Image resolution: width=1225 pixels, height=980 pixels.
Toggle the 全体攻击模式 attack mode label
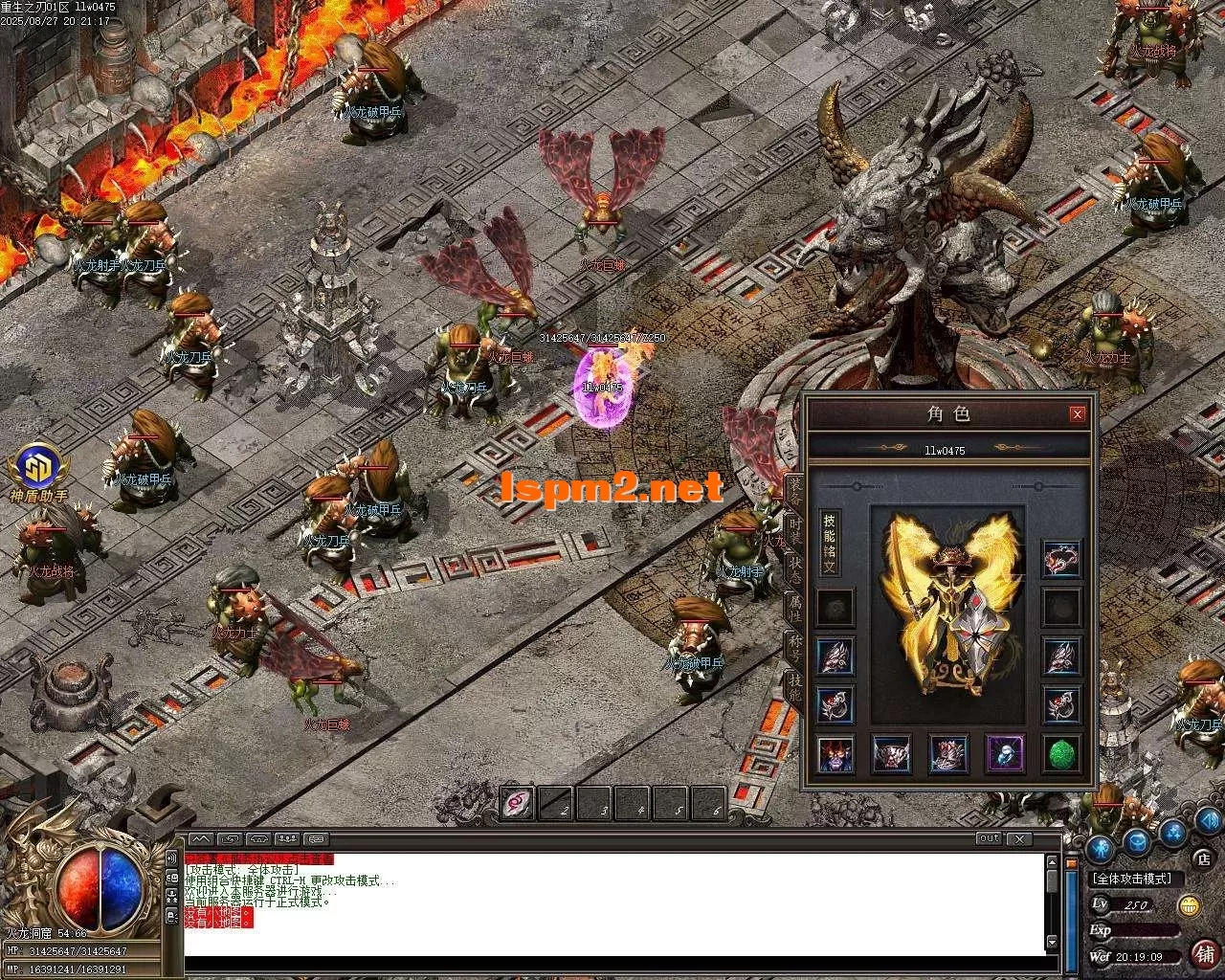coord(1136,879)
